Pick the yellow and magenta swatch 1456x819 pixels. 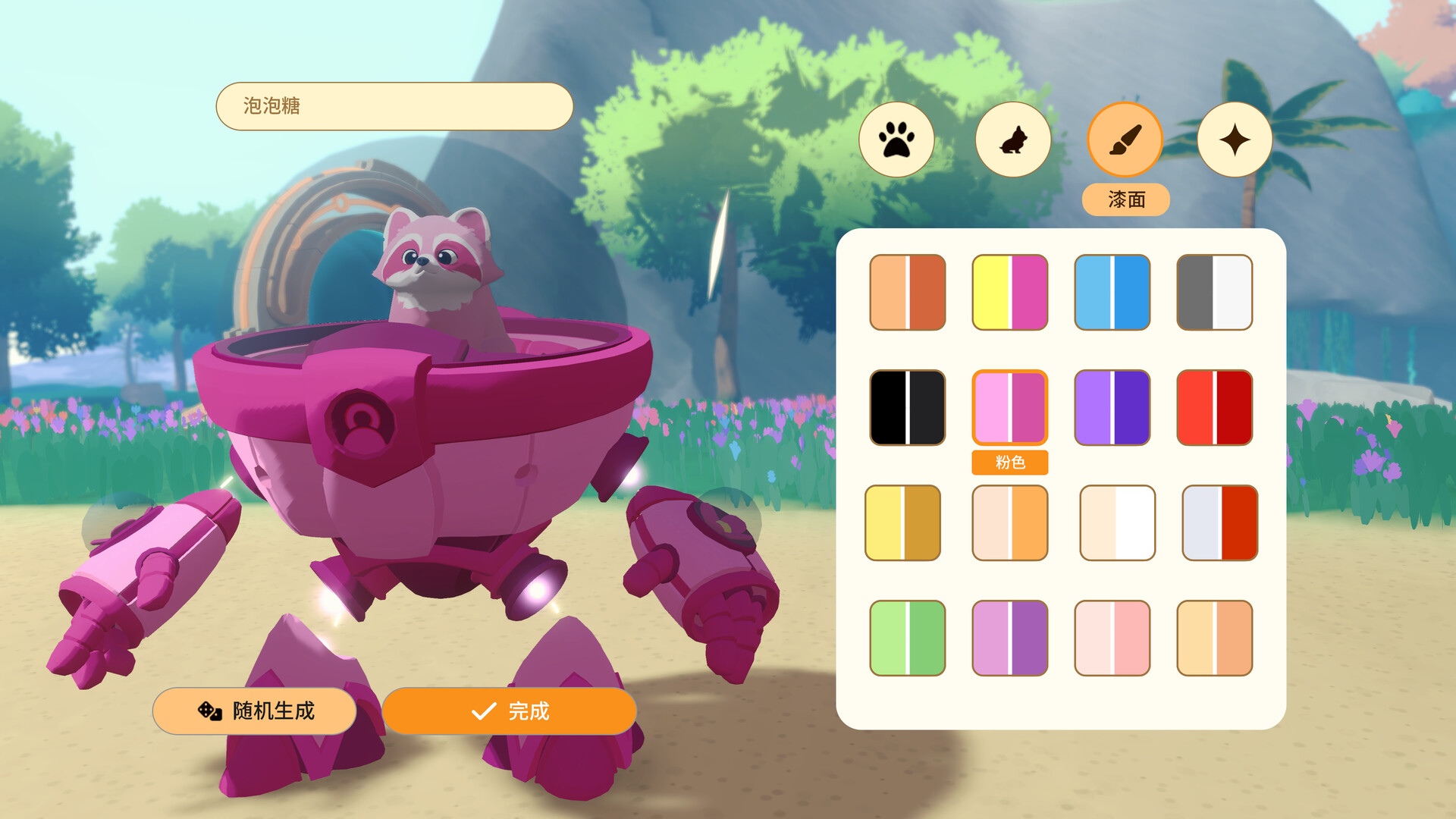pyautogui.click(x=1009, y=291)
